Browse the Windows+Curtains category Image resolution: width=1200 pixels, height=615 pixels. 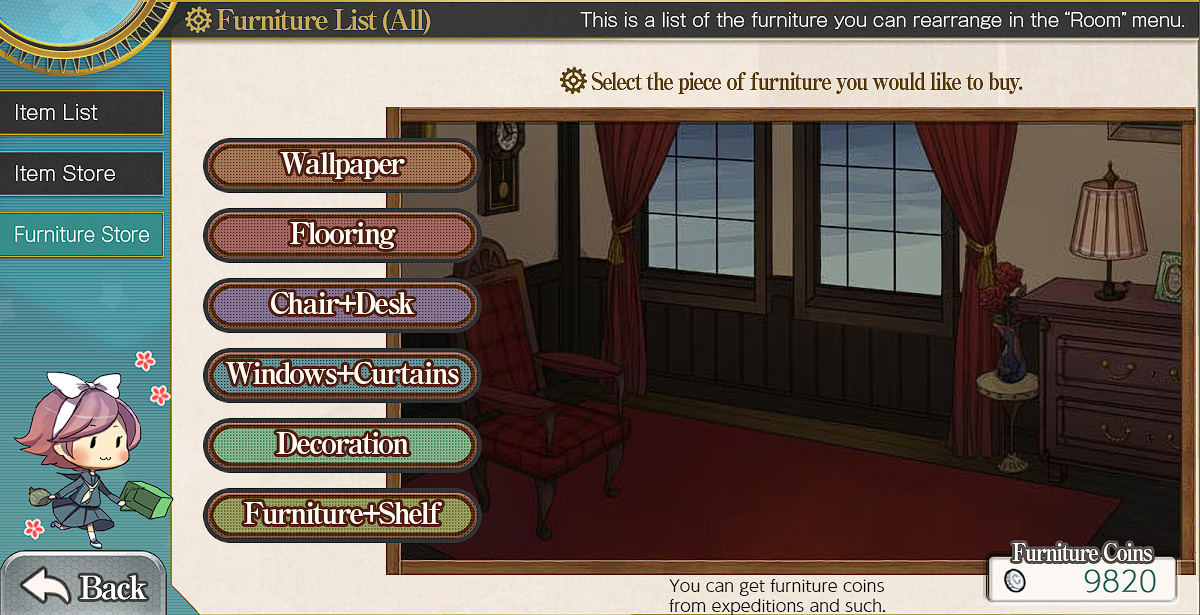point(342,375)
